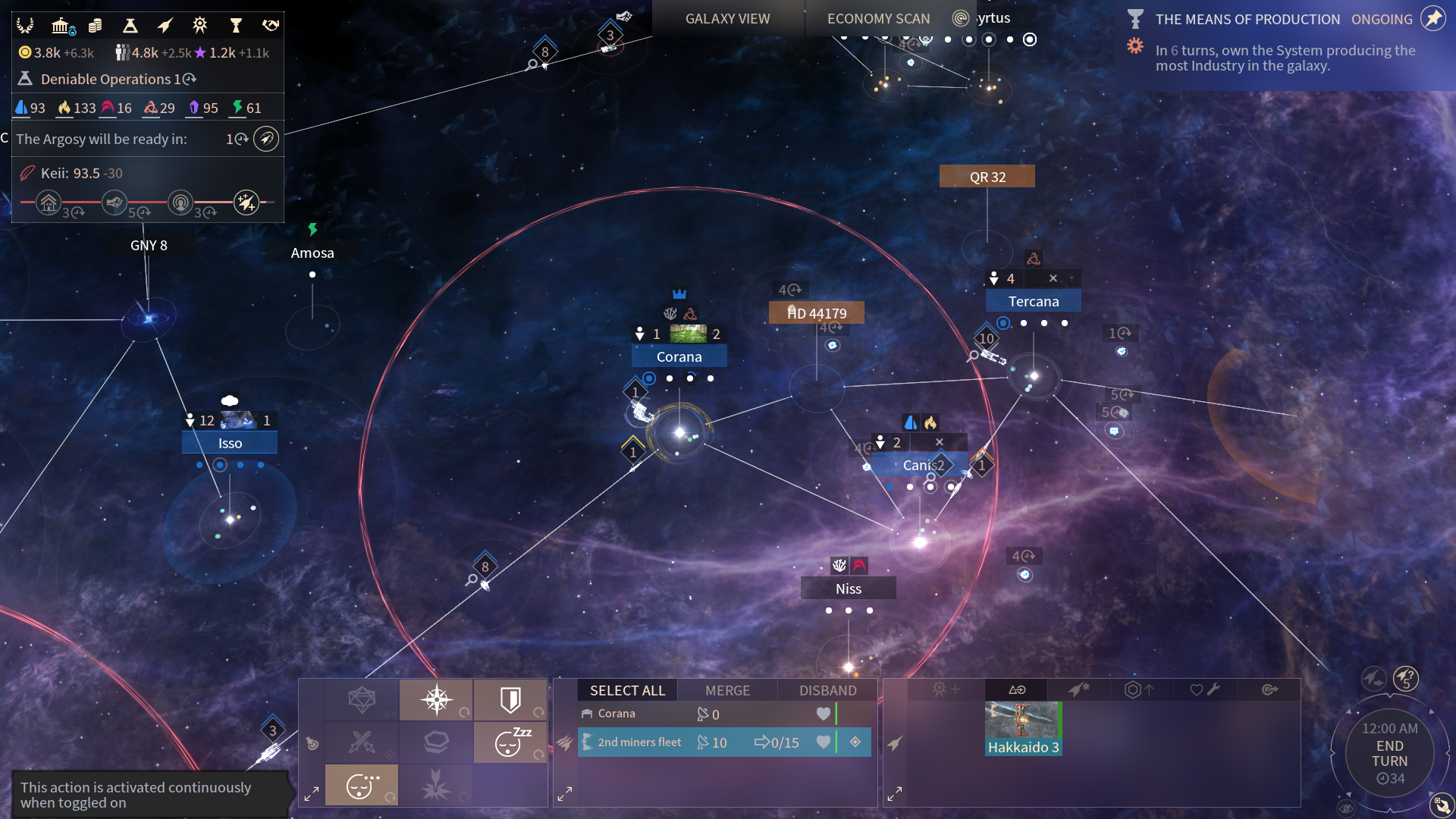Screen dimensions: 1456x819
Task: Open the research flask screen
Action: pos(130,26)
